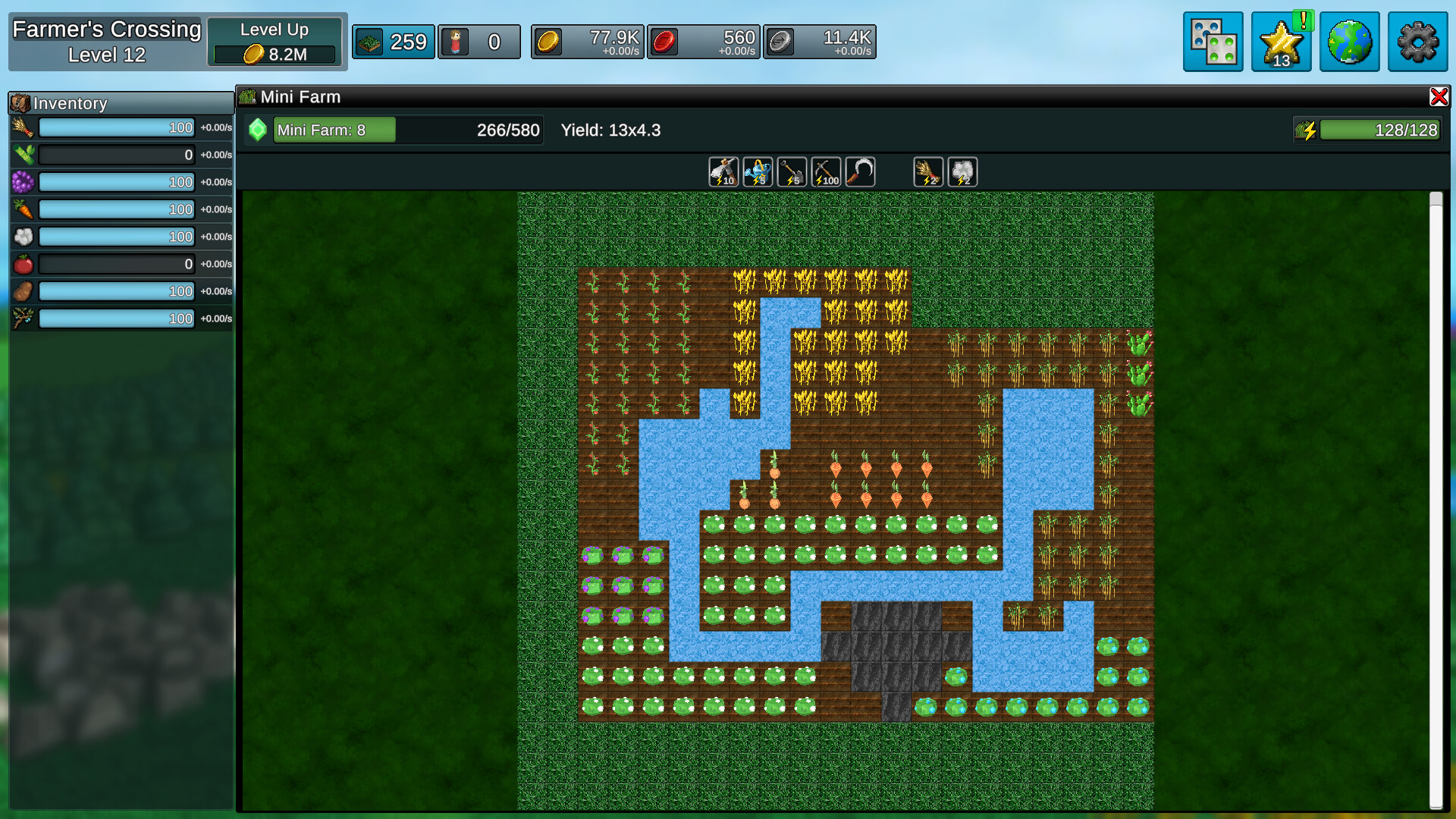The width and height of the screenshot is (1456, 819).
Task: Click the green 128/128 energy bar
Action: (1380, 130)
